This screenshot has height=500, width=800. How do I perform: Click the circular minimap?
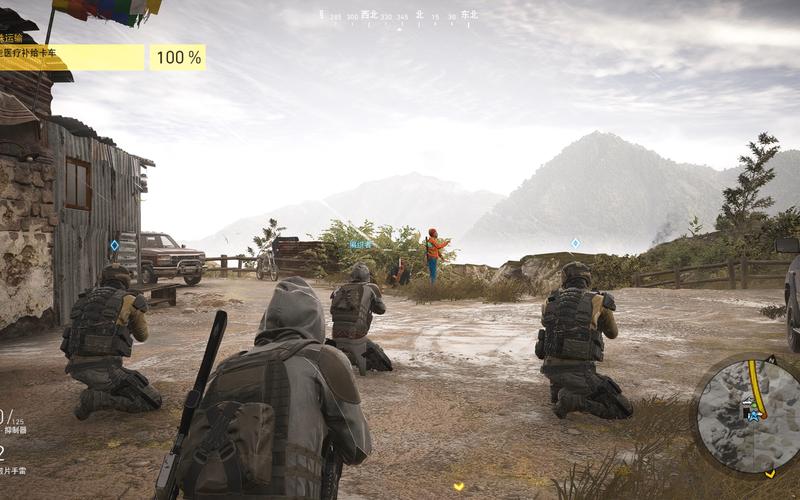(748, 416)
